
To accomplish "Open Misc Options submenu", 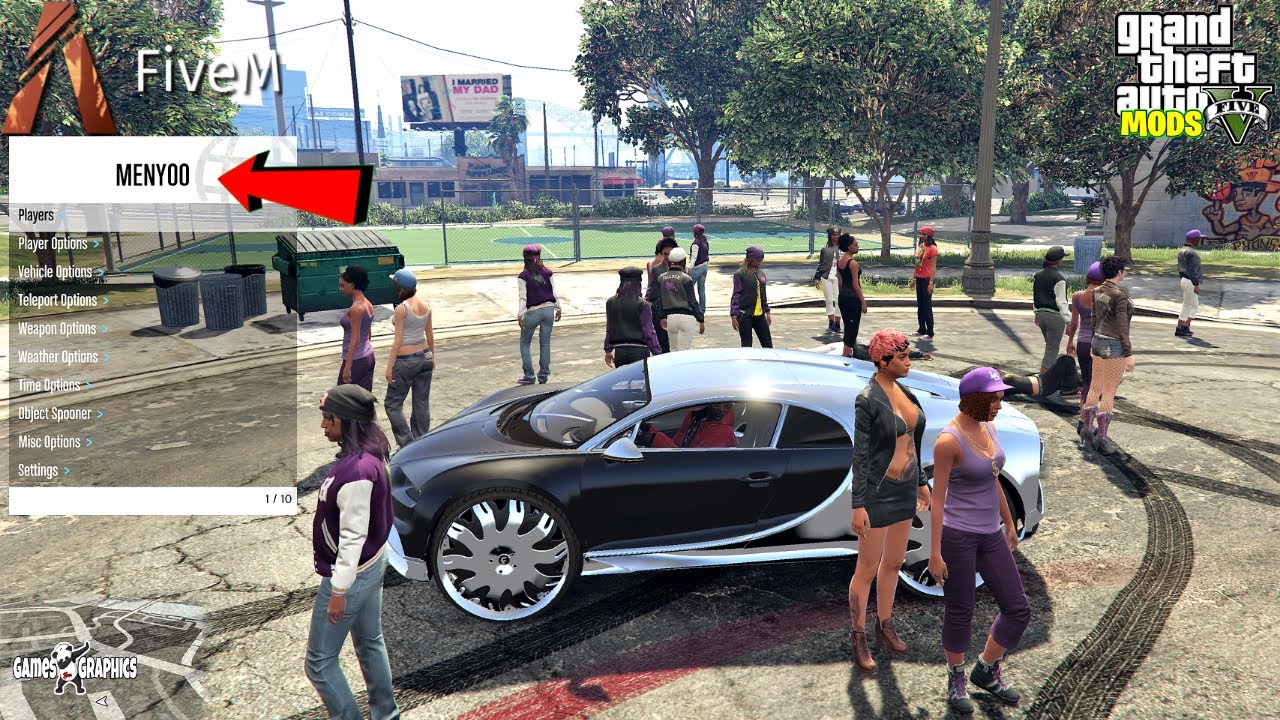I will (x=50, y=442).
